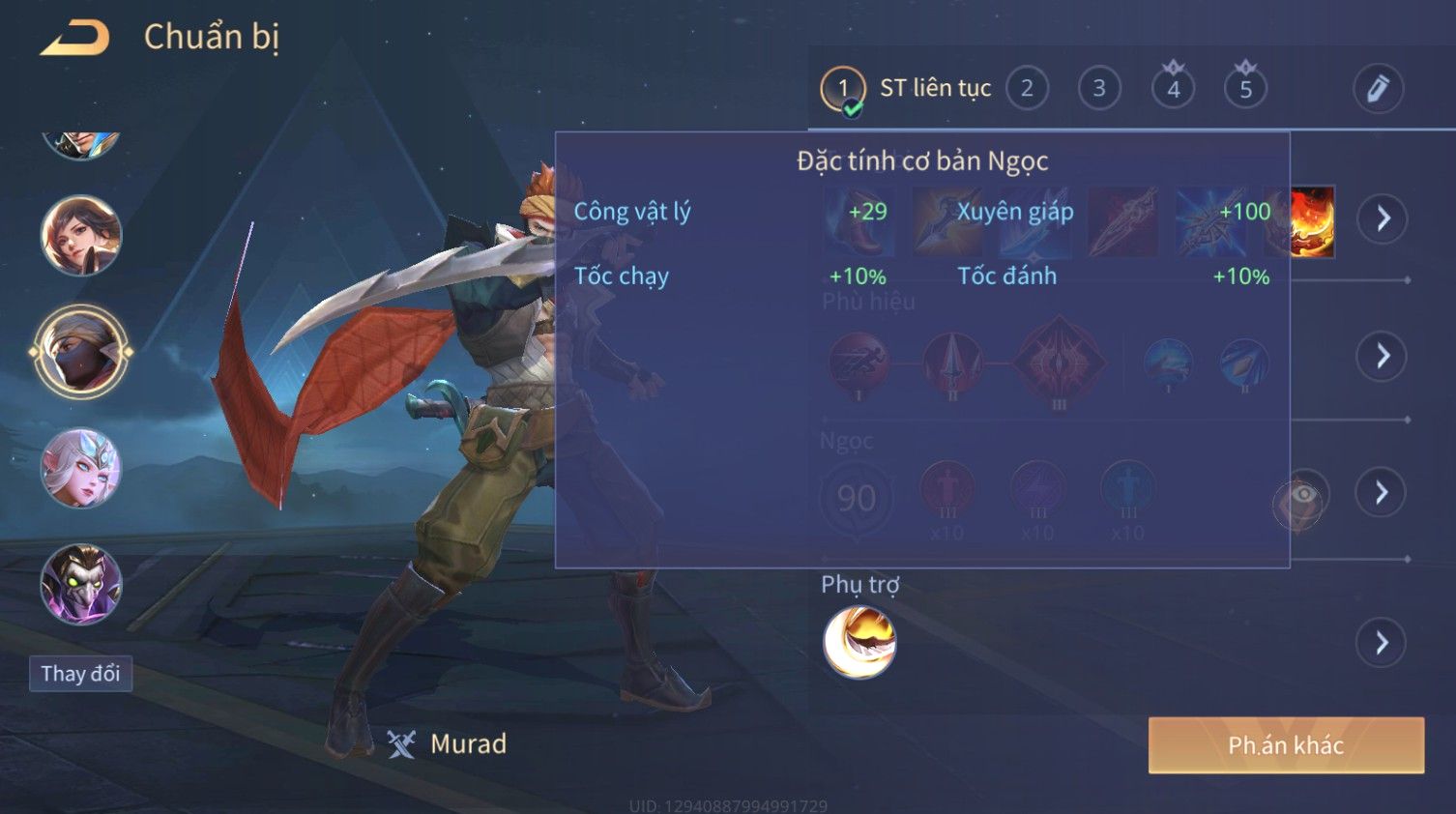The image size is (1456, 814).
Task: Open the Phụ trợ selection arrow
Action: coord(1383,643)
